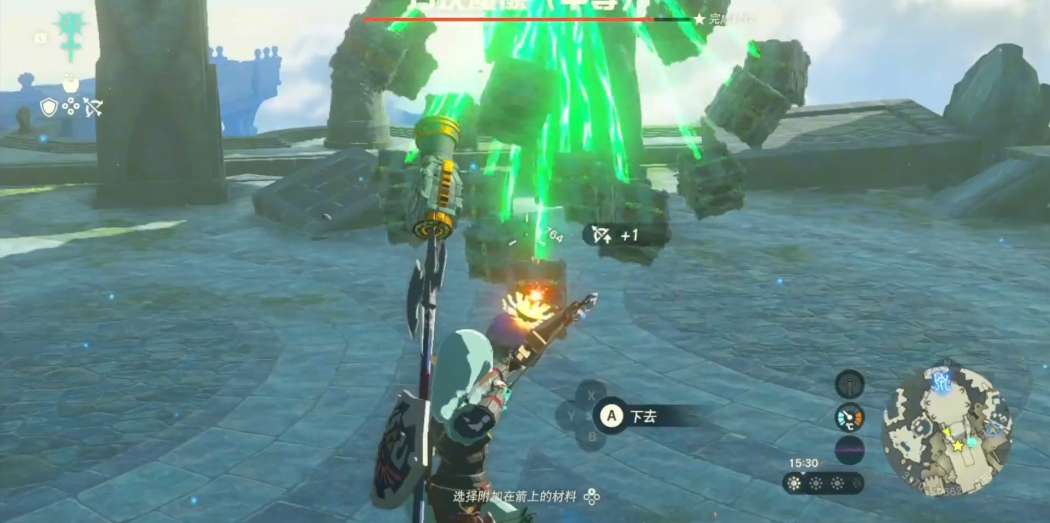The height and width of the screenshot is (523, 1050).
Task: Click the sensor signal icon
Action: click(x=849, y=383)
